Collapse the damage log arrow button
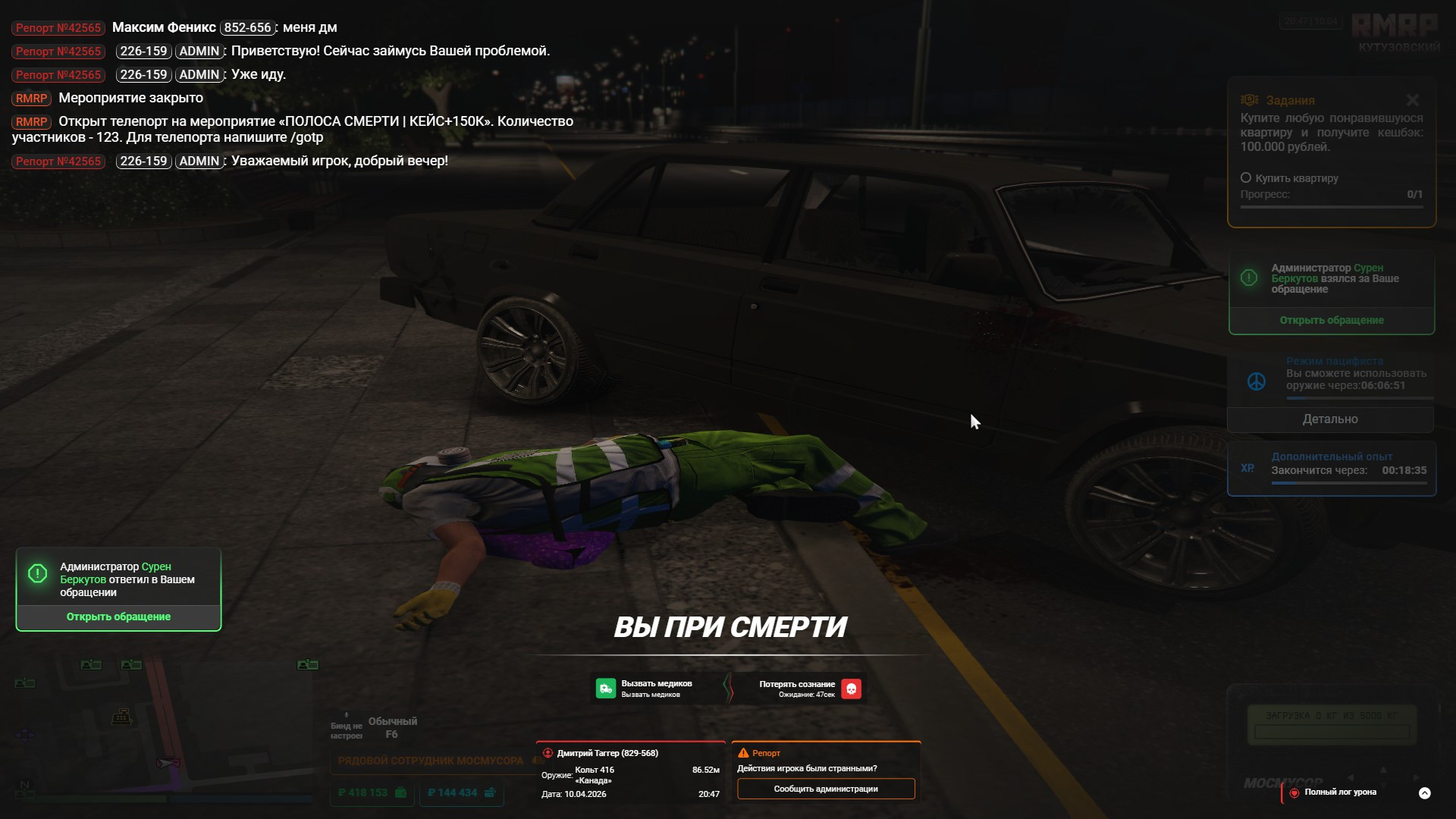 click(x=1424, y=793)
